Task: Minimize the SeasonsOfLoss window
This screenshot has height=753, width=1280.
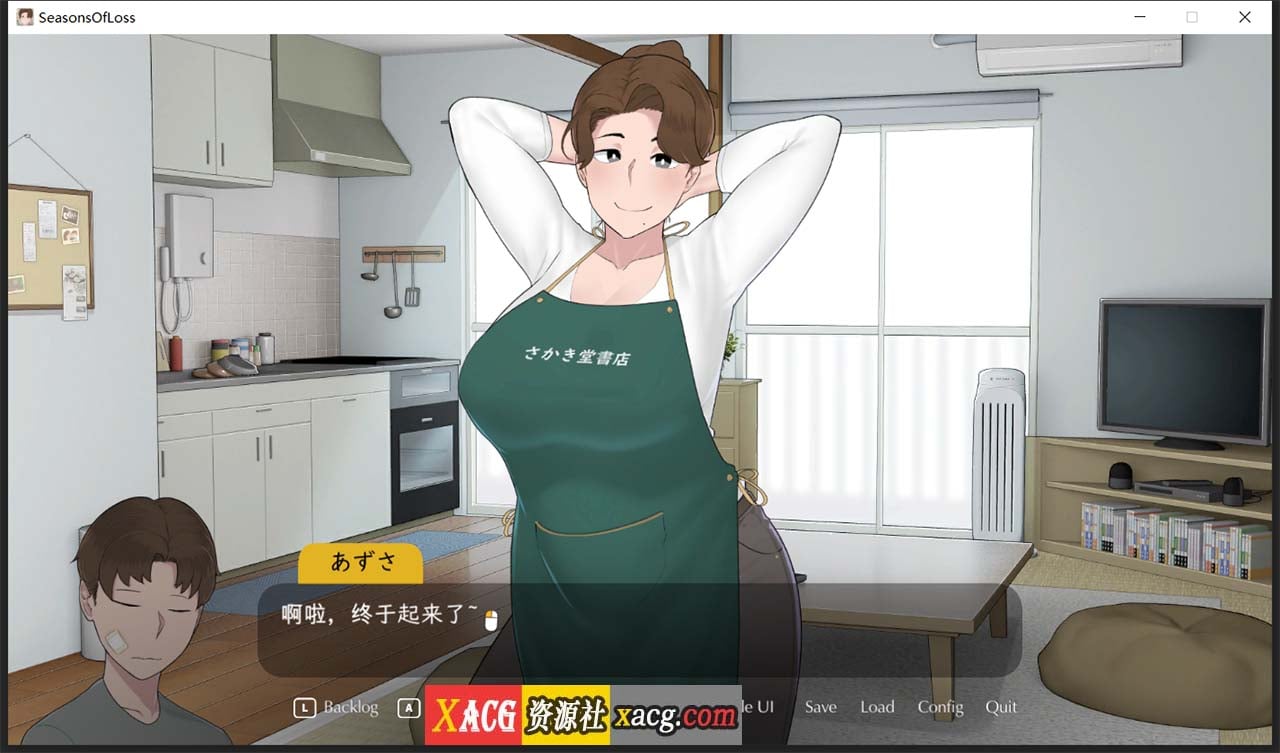Action: [1139, 17]
